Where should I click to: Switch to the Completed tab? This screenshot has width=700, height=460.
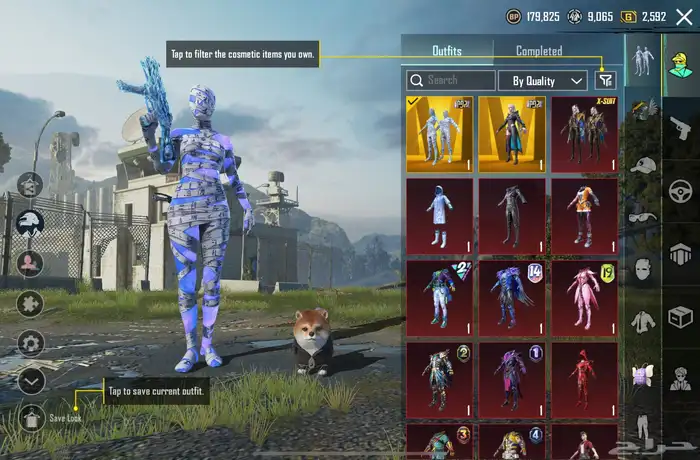pyautogui.click(x=539, y=51)
